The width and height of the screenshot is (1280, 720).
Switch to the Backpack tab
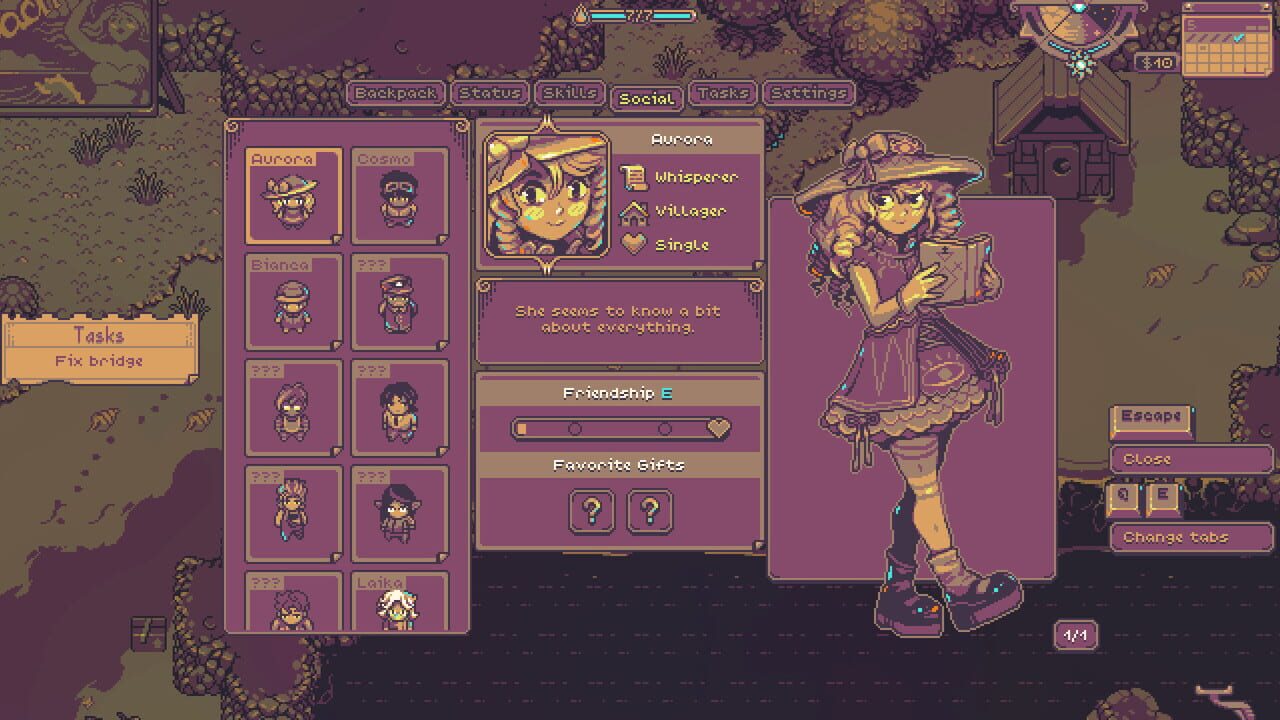pyautogui.click(x=394, y=93)
